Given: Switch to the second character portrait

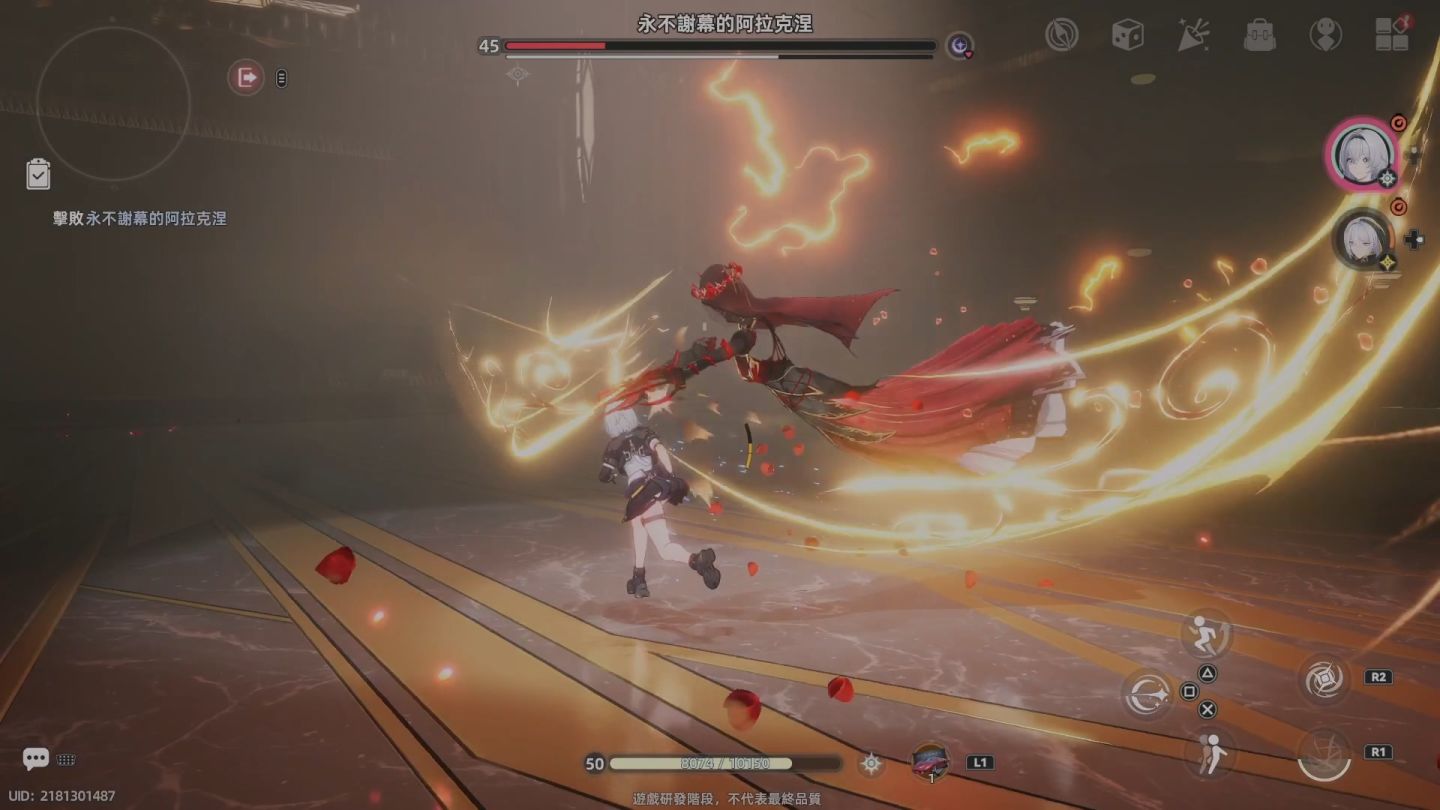Looking at the screenshot, I should (1364, 240).
